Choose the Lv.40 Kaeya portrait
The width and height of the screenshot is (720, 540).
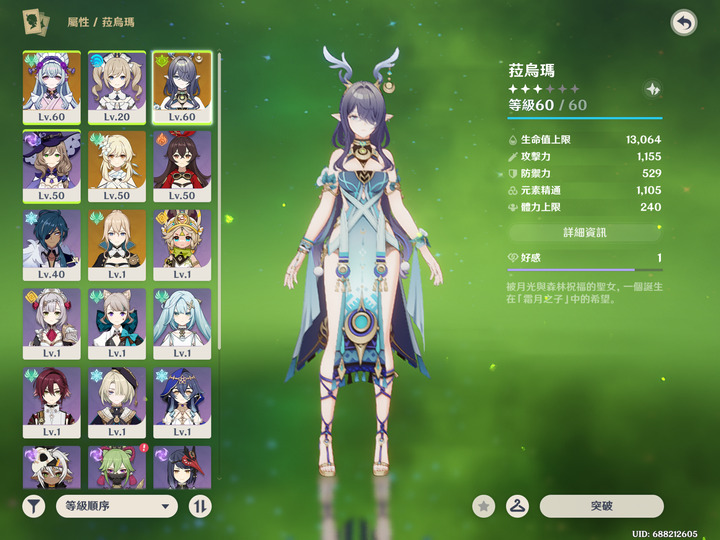click(x=52, y=244)
